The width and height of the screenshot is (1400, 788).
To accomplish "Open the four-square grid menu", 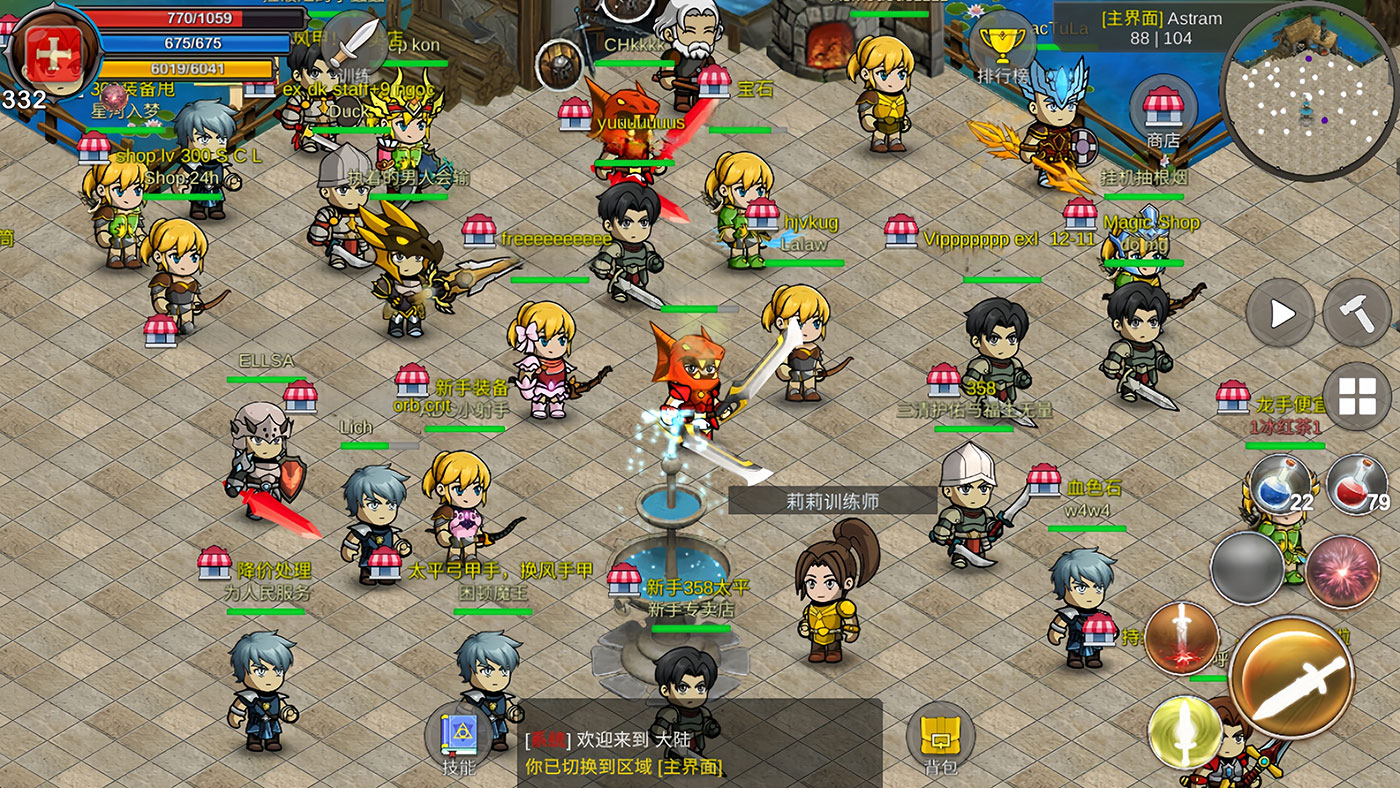I will (x=1356, y=397).
